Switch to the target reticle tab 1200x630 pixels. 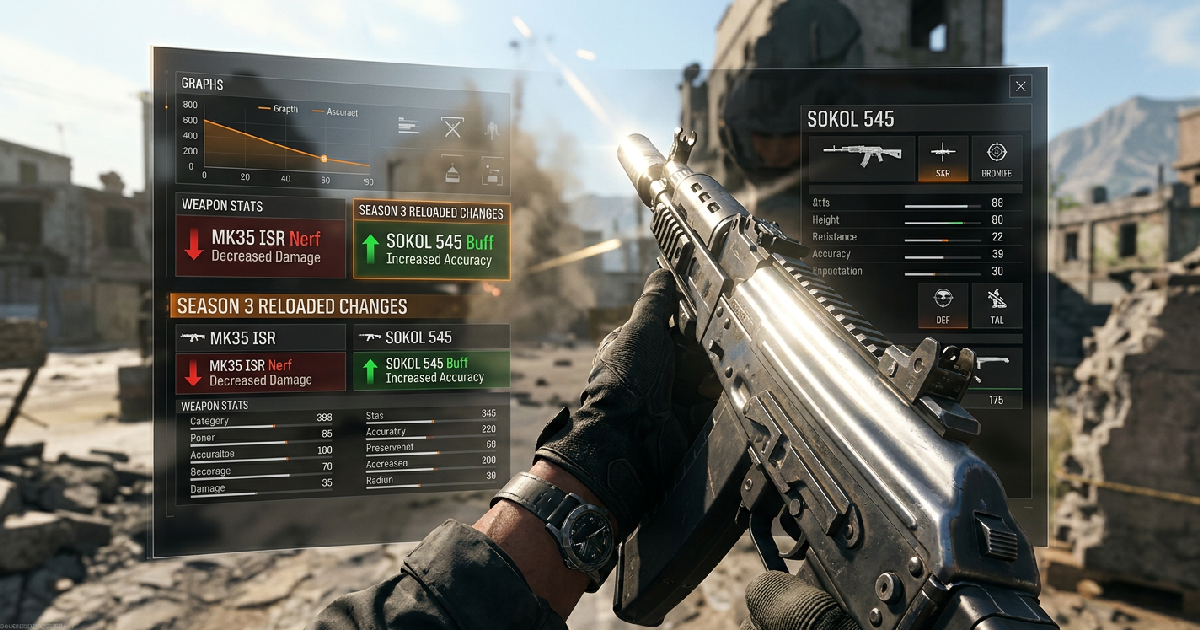tap(997, 158)
